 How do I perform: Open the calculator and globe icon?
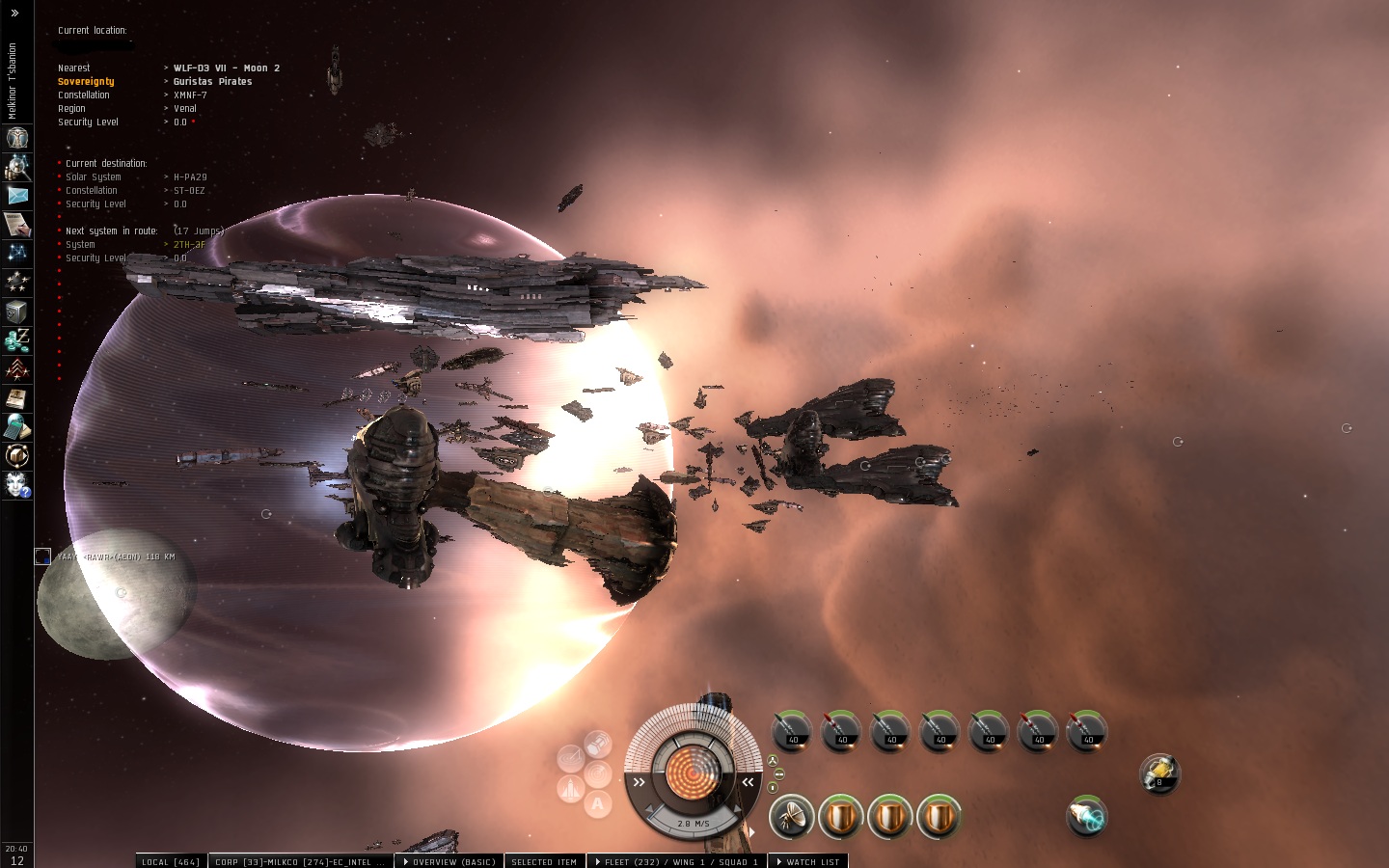tap(16, 426)
